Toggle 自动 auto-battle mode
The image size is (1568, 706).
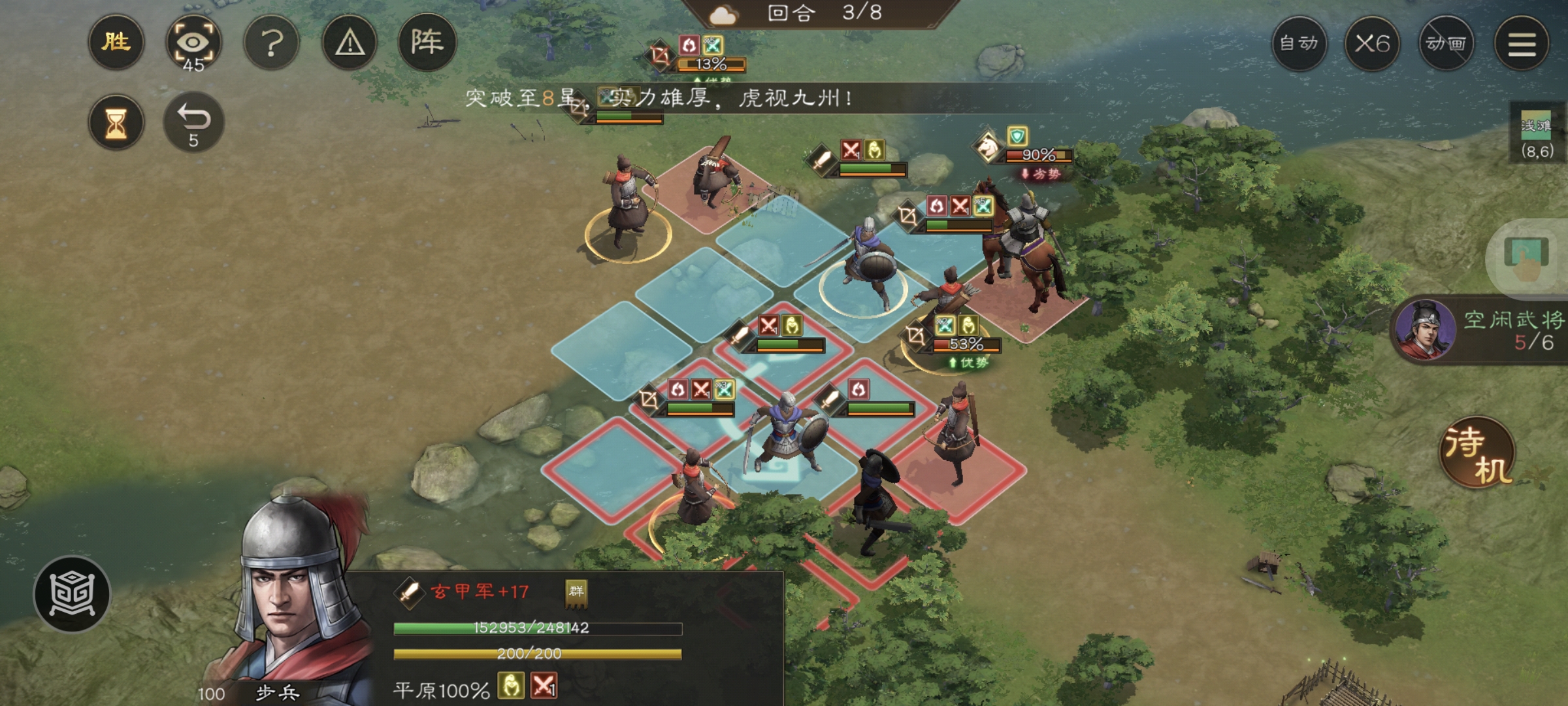(x=1300, y=43)
